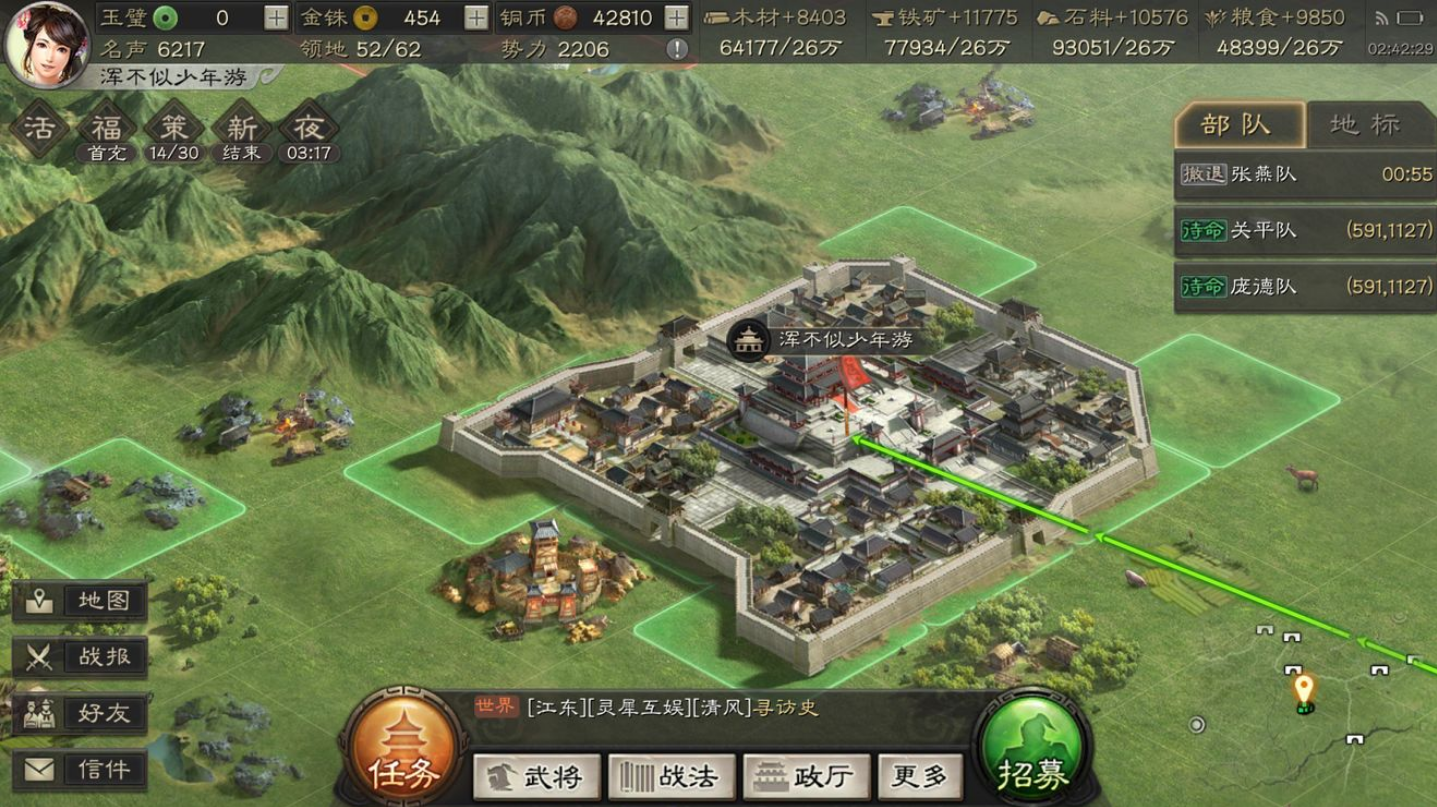Add more 玉璧 with its plus button
1437x807 pixels.
point(276,18)
